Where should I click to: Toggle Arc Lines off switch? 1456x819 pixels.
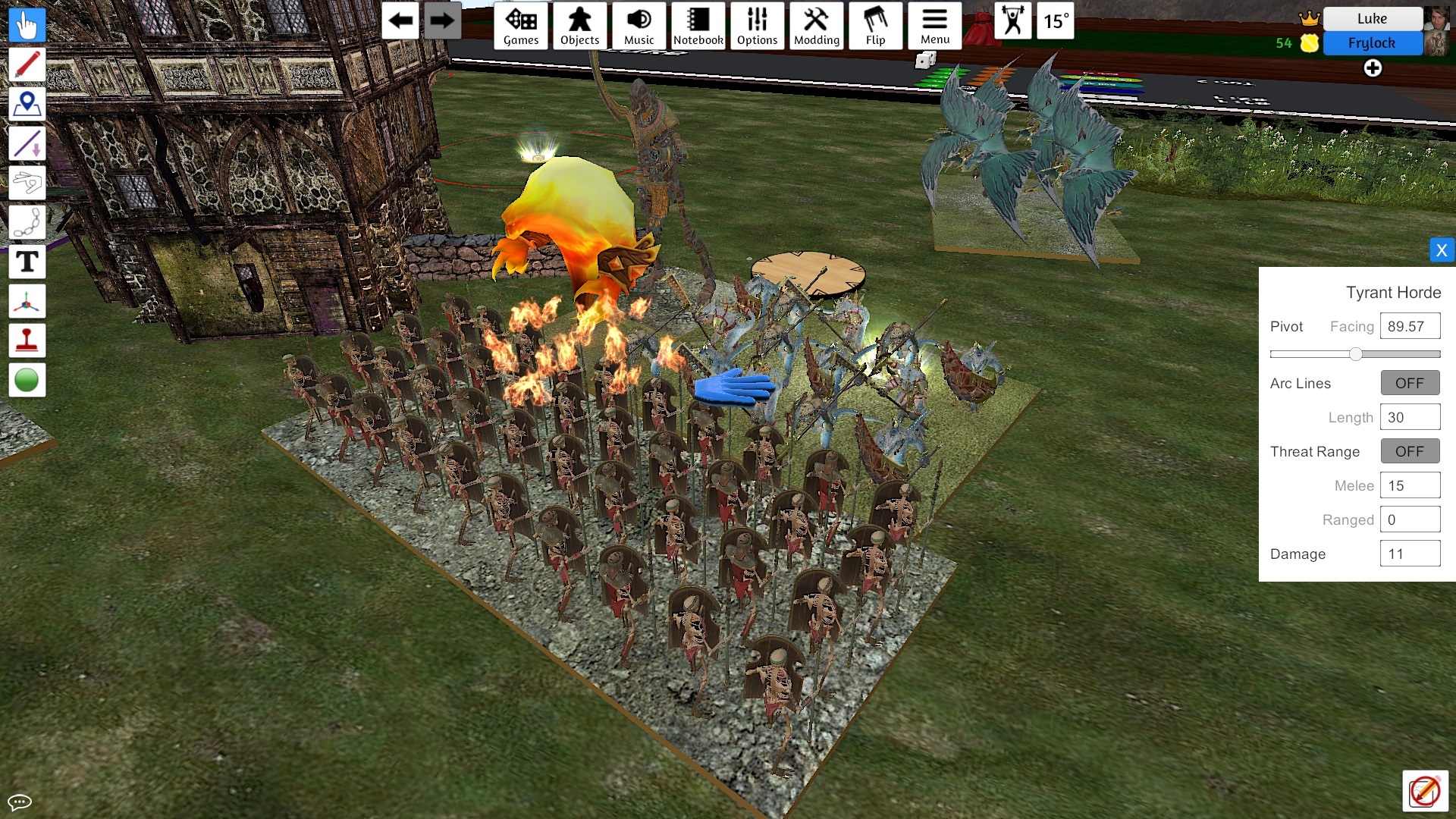(1409, 383)
